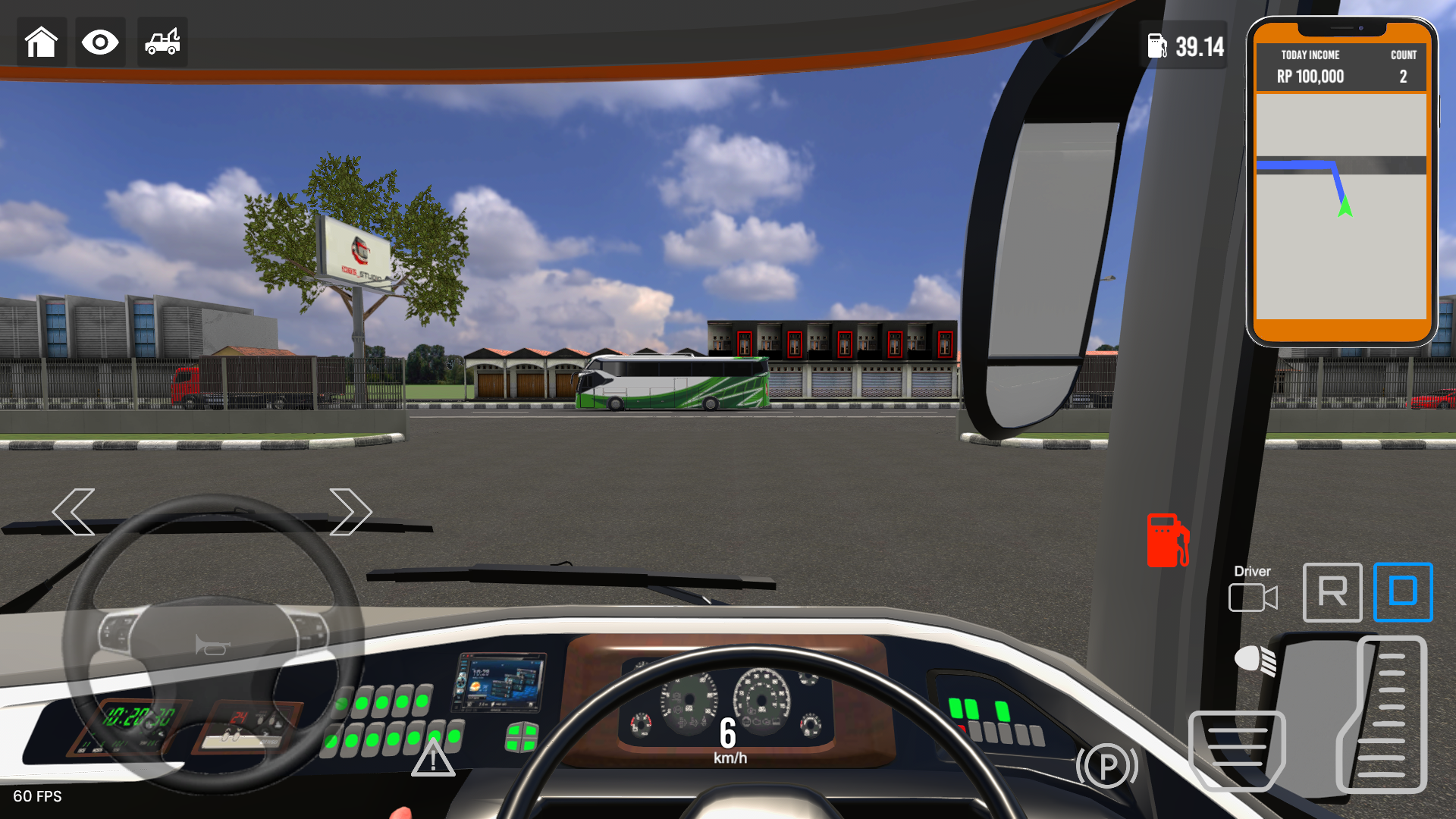Screen dimensions: 1456x819
Task: Tap the fuel gauge display showing 39.14
Action: tap(1185, 47)
